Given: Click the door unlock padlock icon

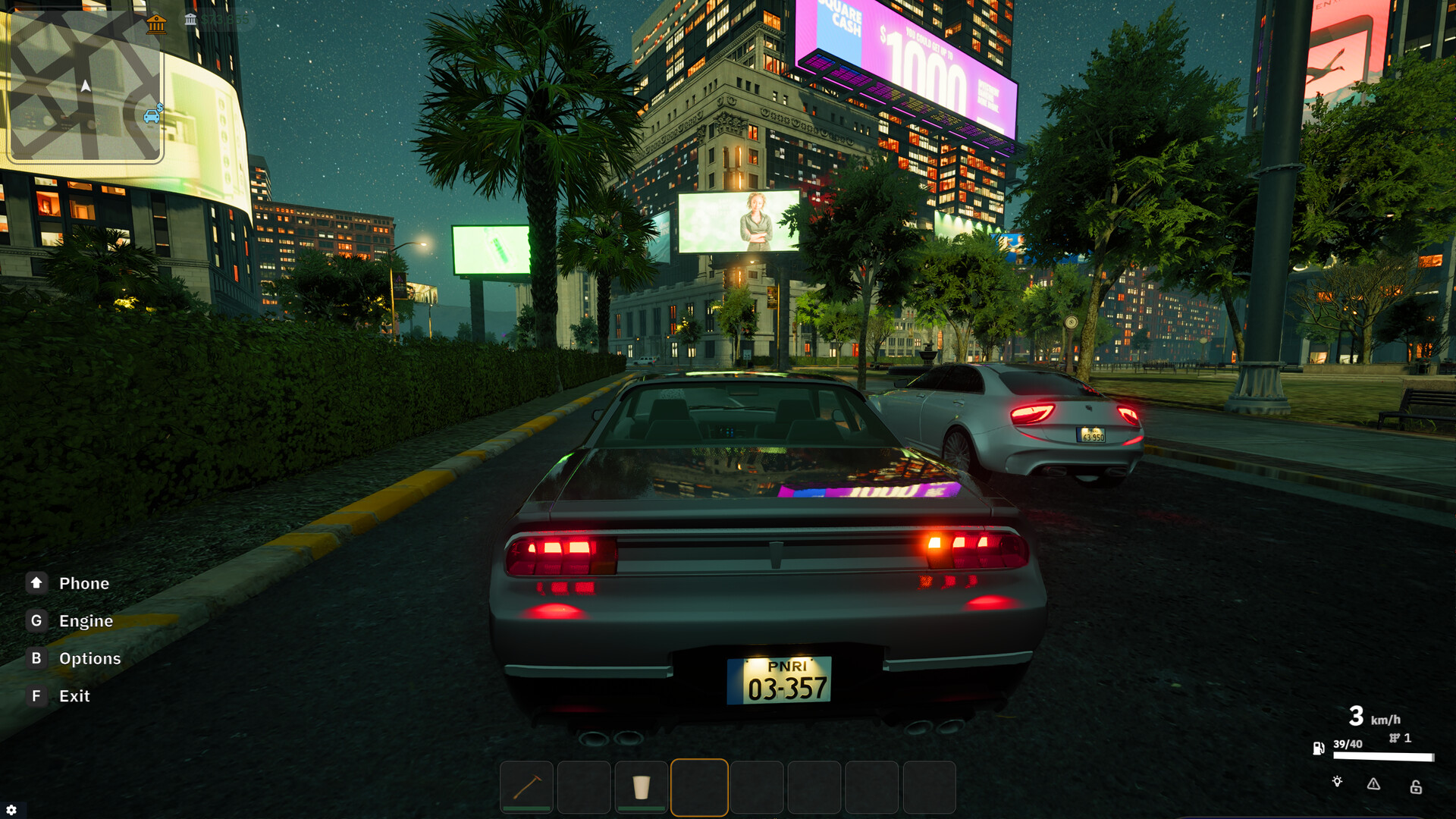Looking at the screenshot, I should coord(1416,788).
